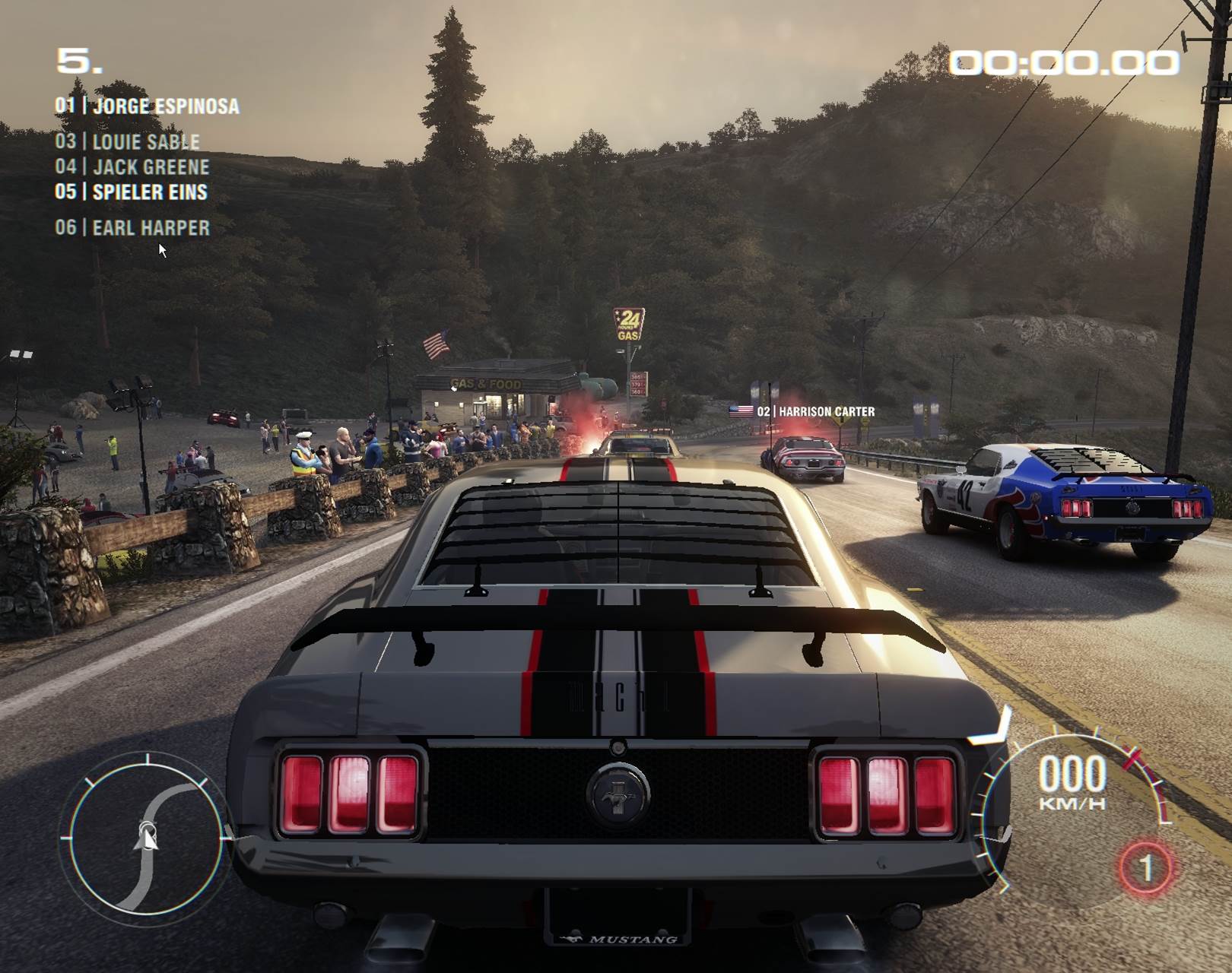Select Jorge Espinosa in the standings list

(x=148, y=106)
